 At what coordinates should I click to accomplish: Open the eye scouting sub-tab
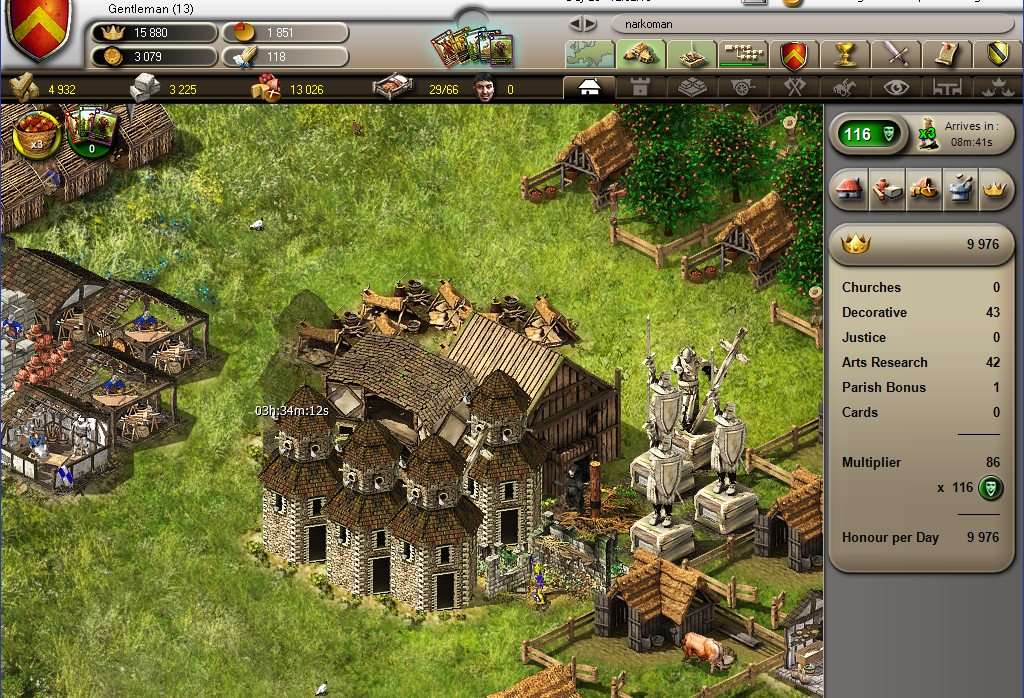coord(896,87)
